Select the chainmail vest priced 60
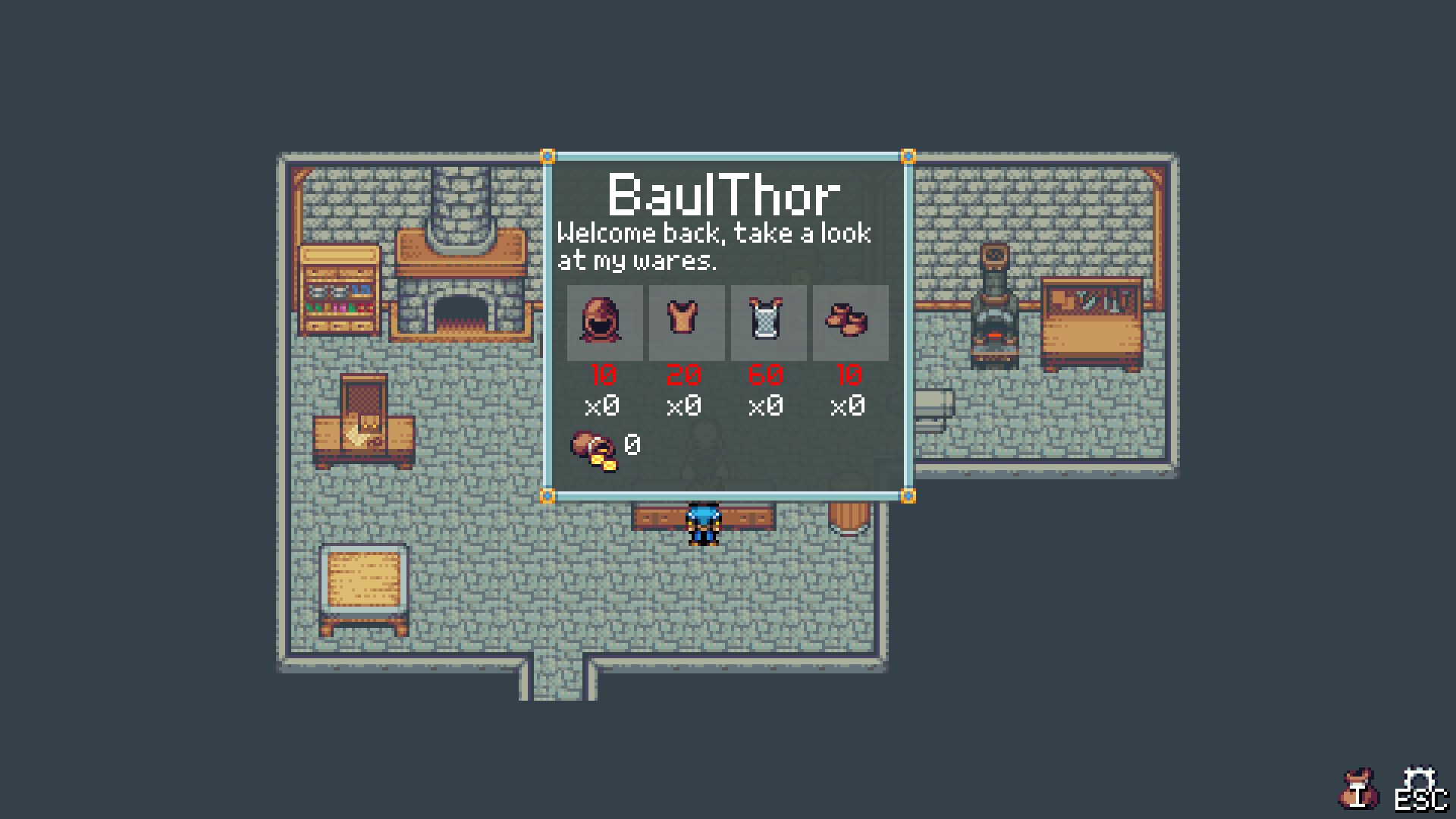 point(767,323)
